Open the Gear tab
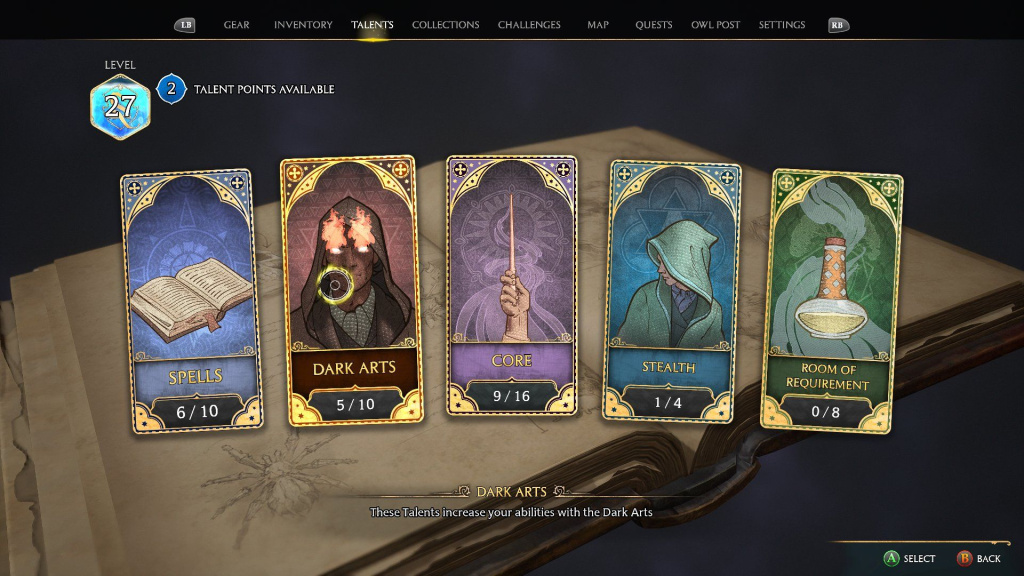1024x576 pixels. [237, 25]
